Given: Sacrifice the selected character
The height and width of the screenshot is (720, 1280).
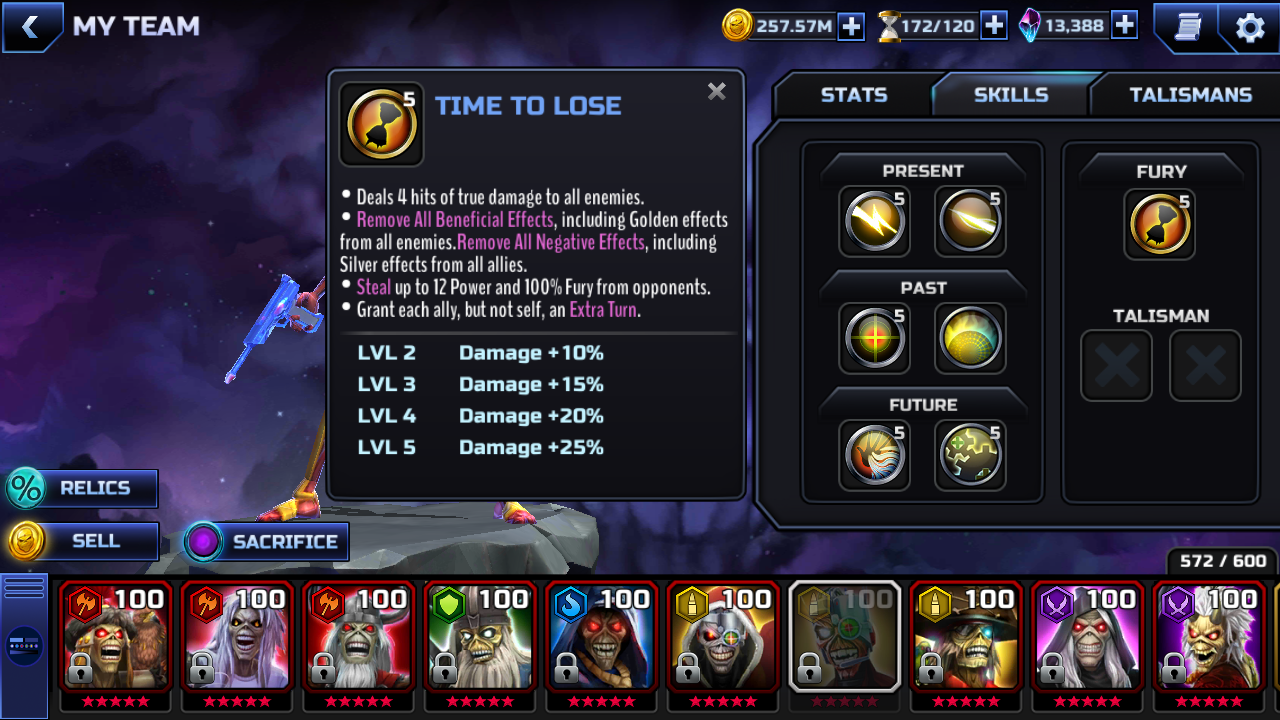Looking at the screenshot, I should tap(267, 542).
